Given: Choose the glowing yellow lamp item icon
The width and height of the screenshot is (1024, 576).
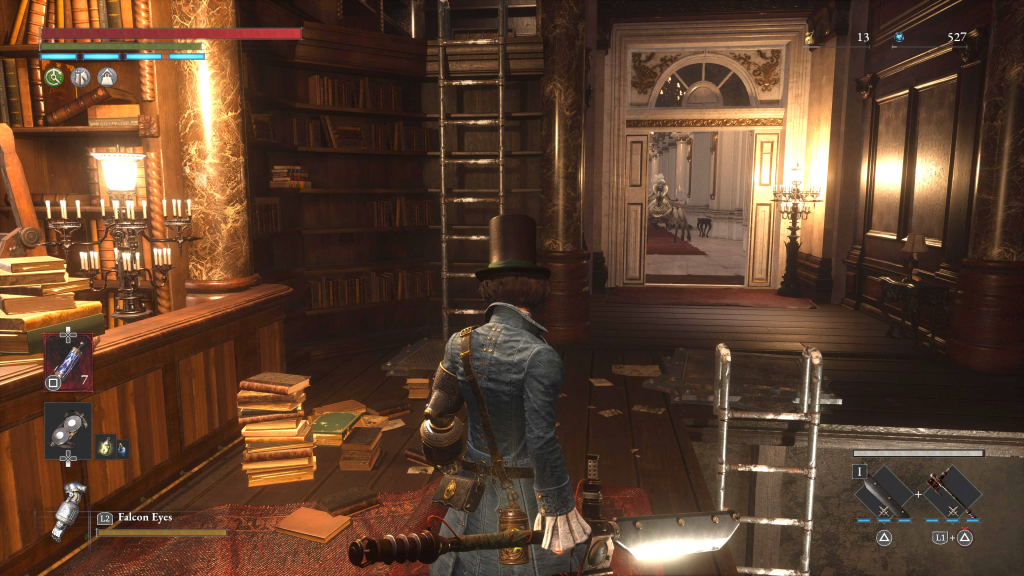Looking at the screenshot, I should tap(103, 447).
